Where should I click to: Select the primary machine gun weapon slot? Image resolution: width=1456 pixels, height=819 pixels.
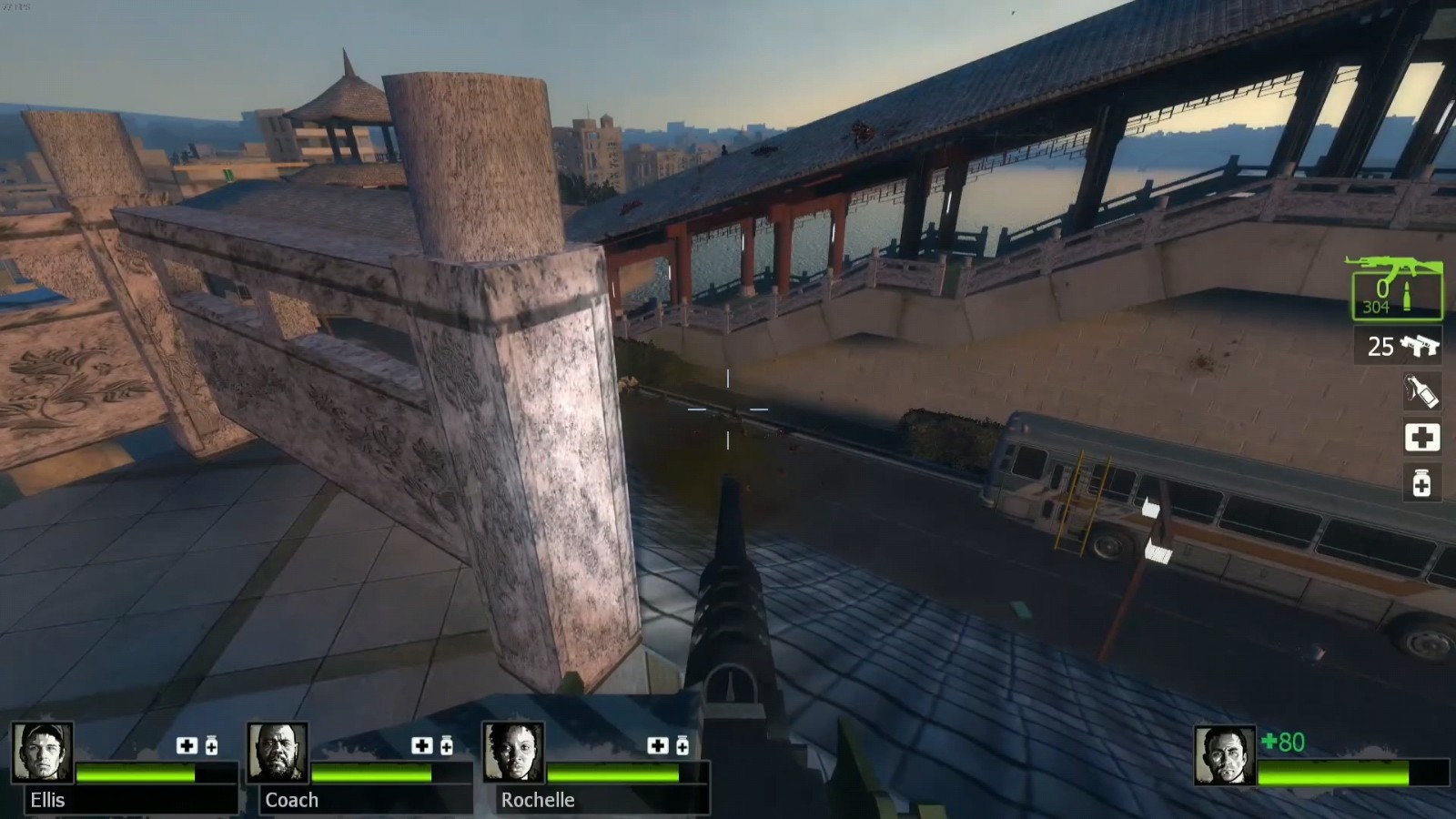coord(1394,288)
